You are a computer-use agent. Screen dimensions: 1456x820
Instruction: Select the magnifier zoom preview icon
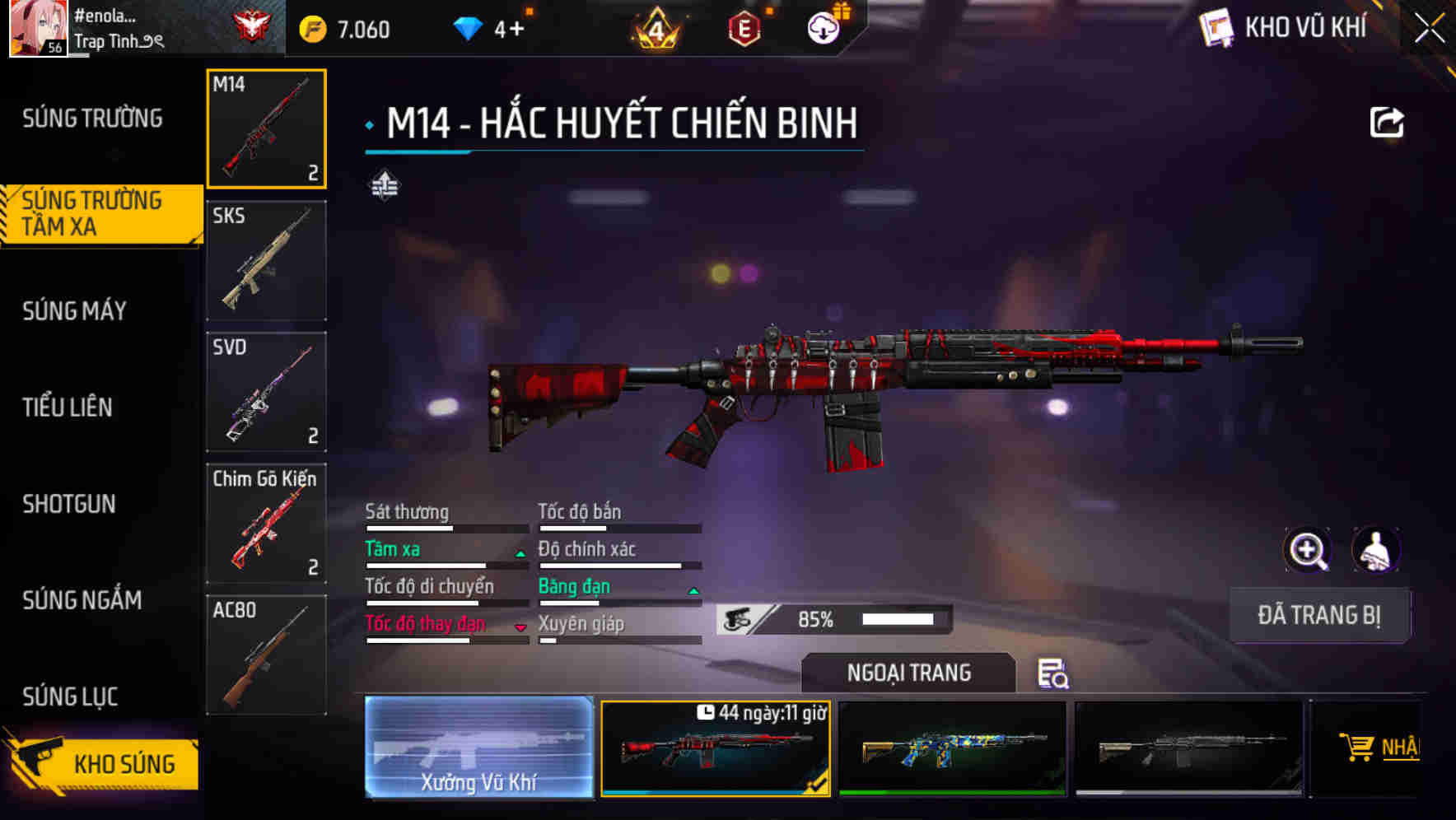tap(1308, 550)
